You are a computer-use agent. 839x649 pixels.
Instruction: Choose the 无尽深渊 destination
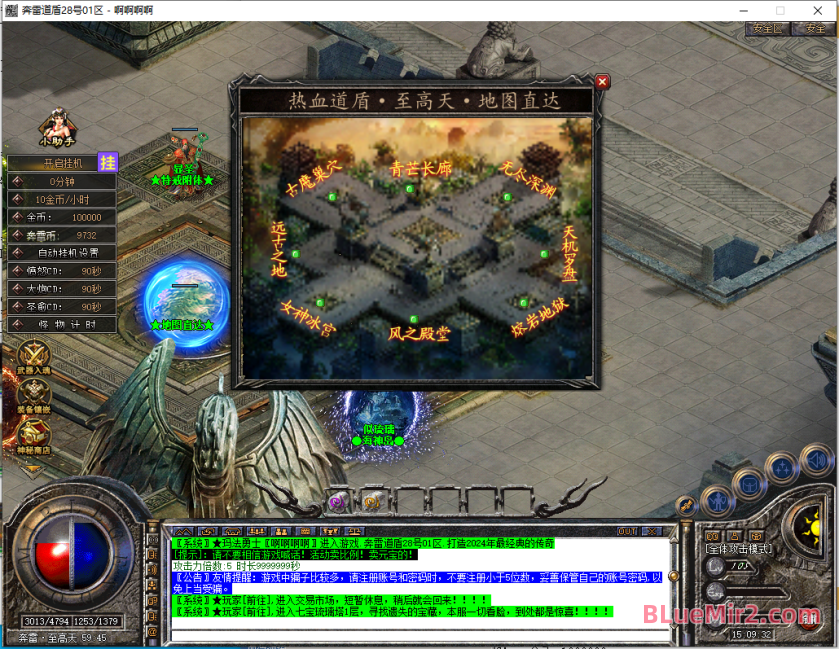(x=528, y=172)
